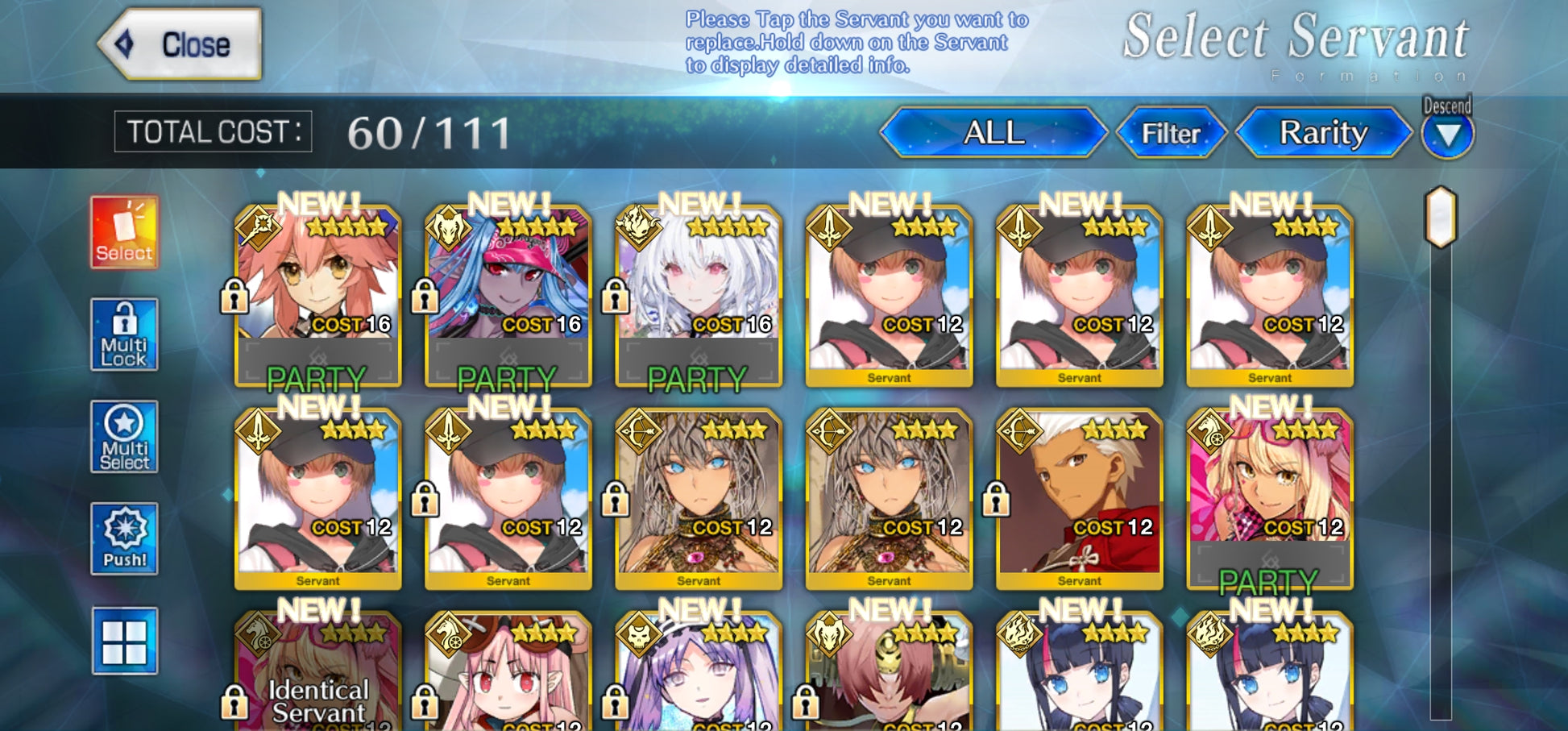This screenshot has width=1568, height=731.
Task: Turn on Multi Lock mode
Action: coord(124,334)
